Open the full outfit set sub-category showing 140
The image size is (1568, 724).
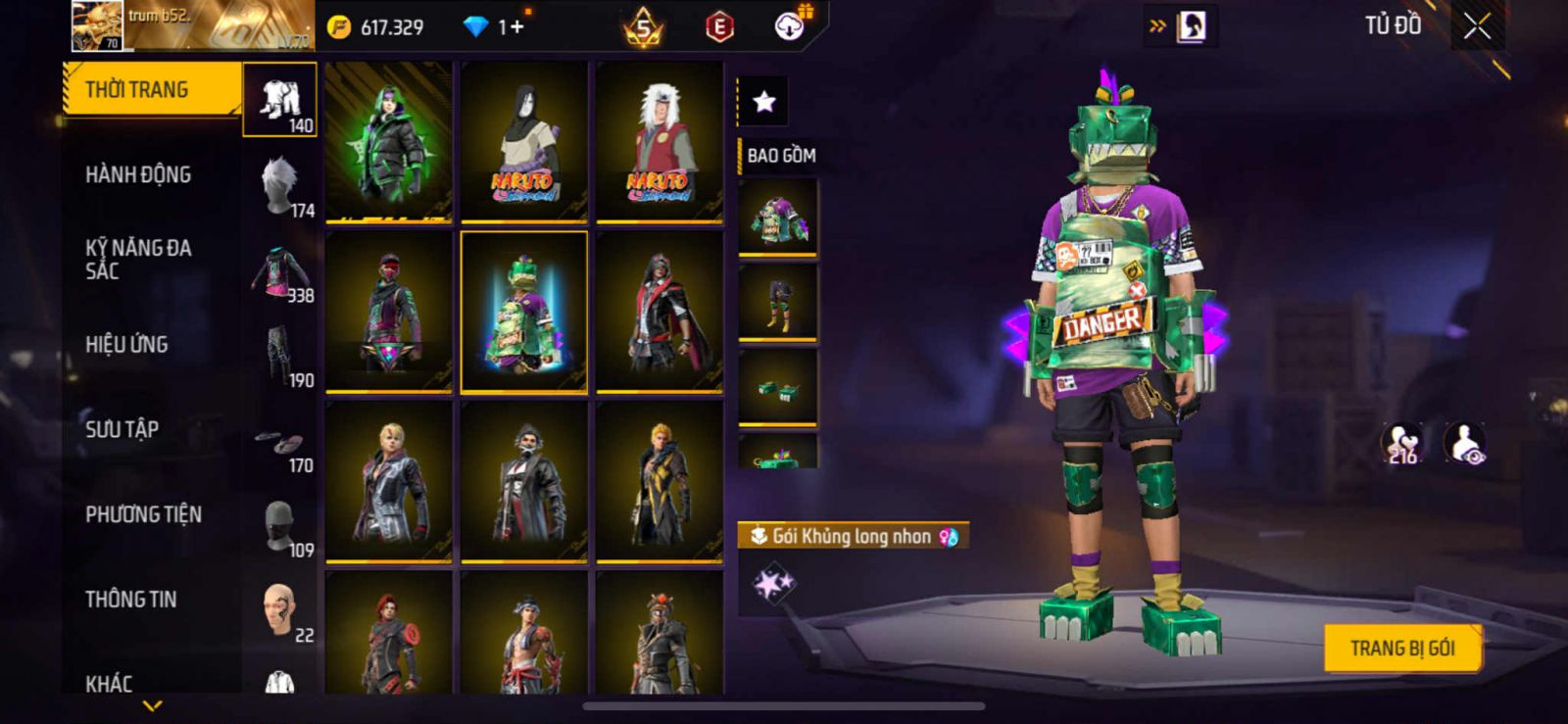click(x=280, y=100)
